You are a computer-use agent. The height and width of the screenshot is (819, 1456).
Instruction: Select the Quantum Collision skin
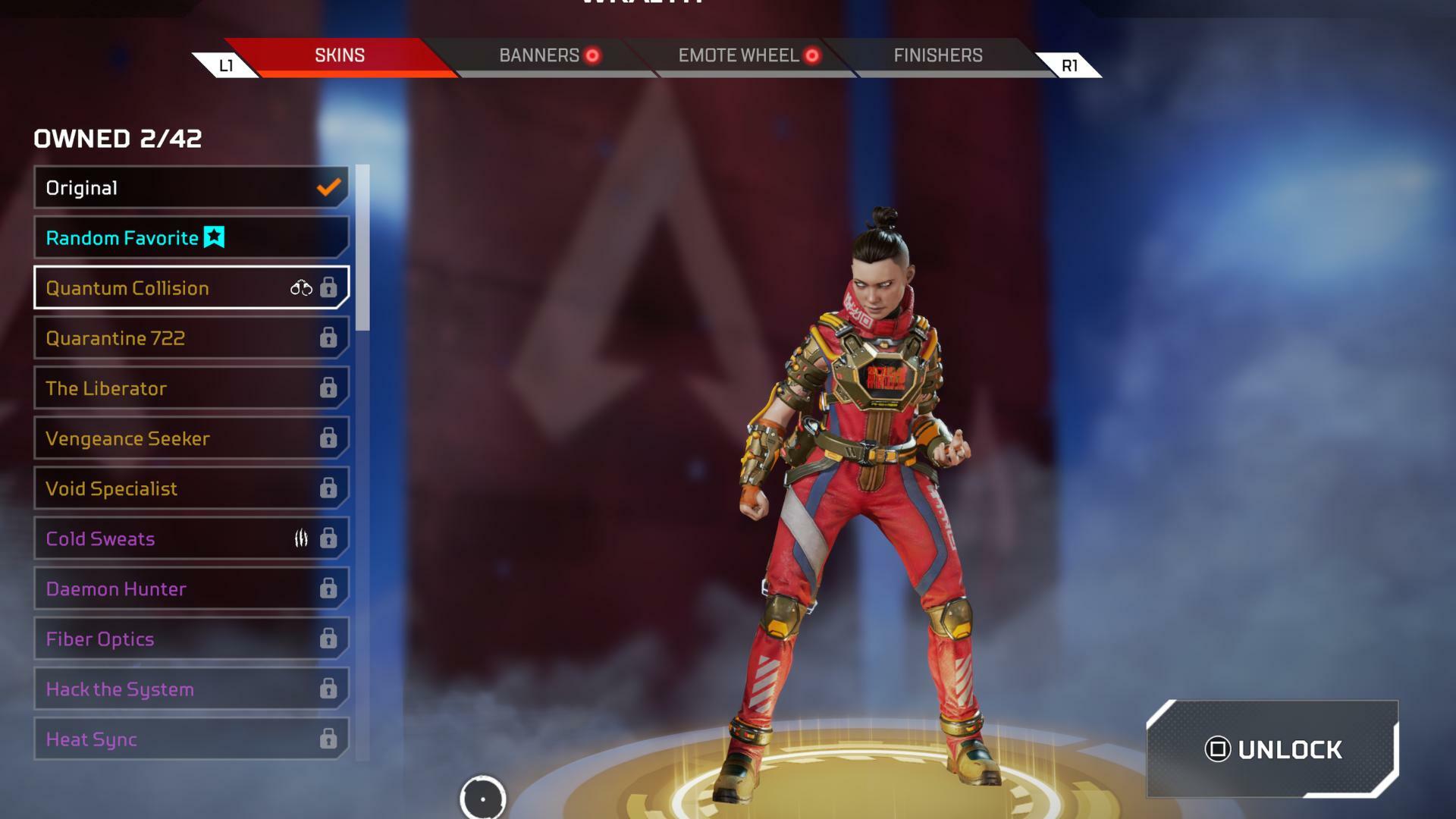(191, 287)
